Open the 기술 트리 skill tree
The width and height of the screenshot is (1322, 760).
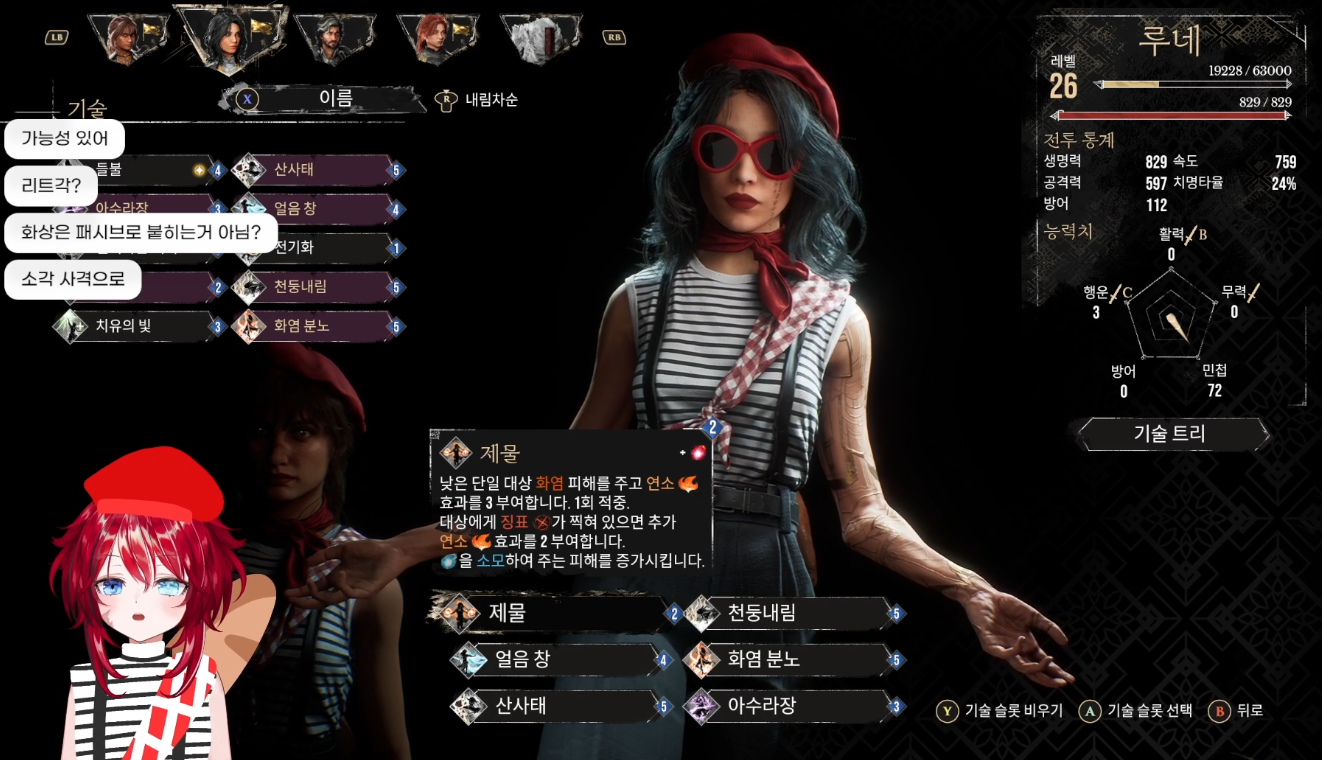[x=1170, y=434]
